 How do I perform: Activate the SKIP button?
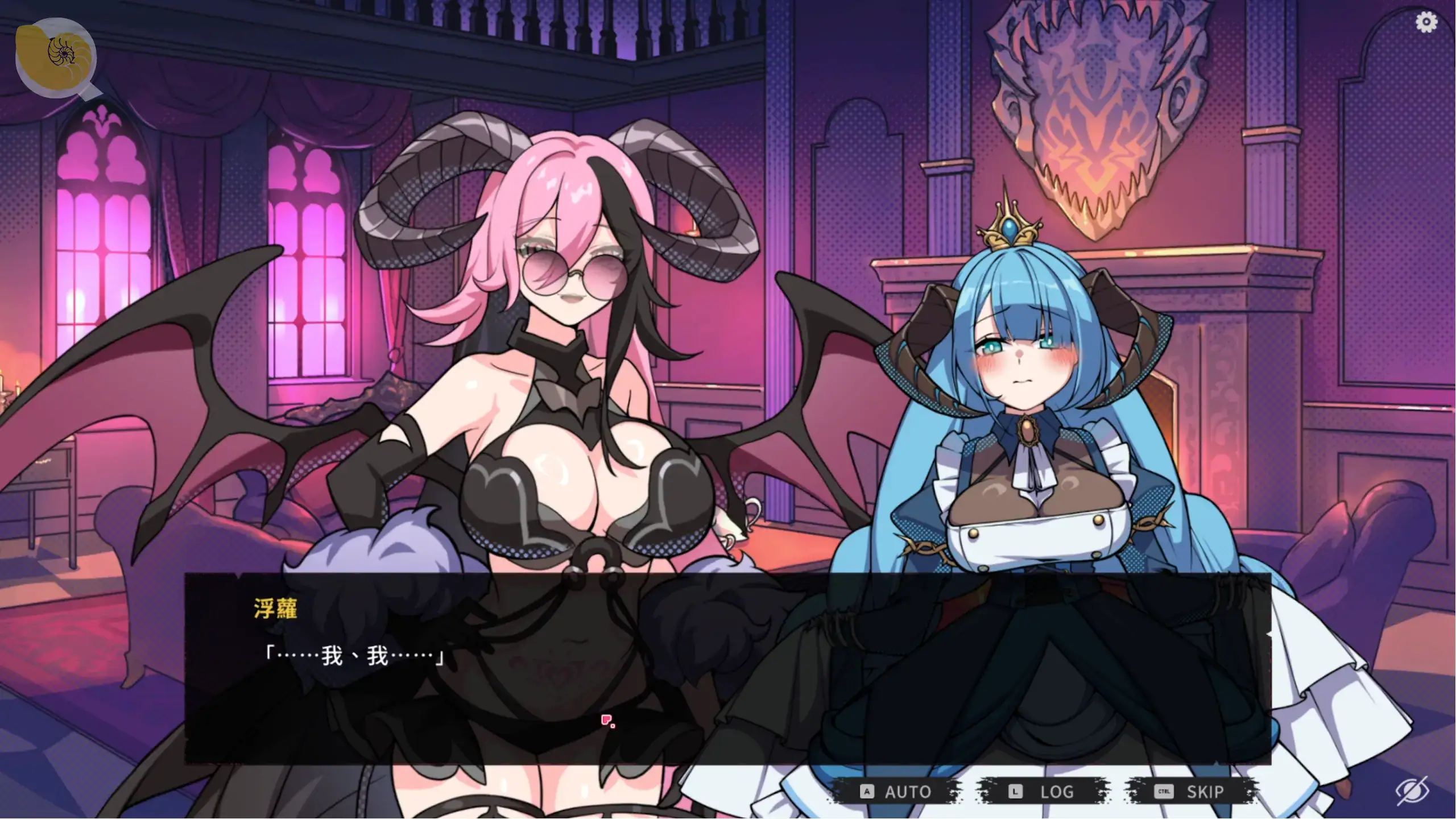pos(1191,791)
